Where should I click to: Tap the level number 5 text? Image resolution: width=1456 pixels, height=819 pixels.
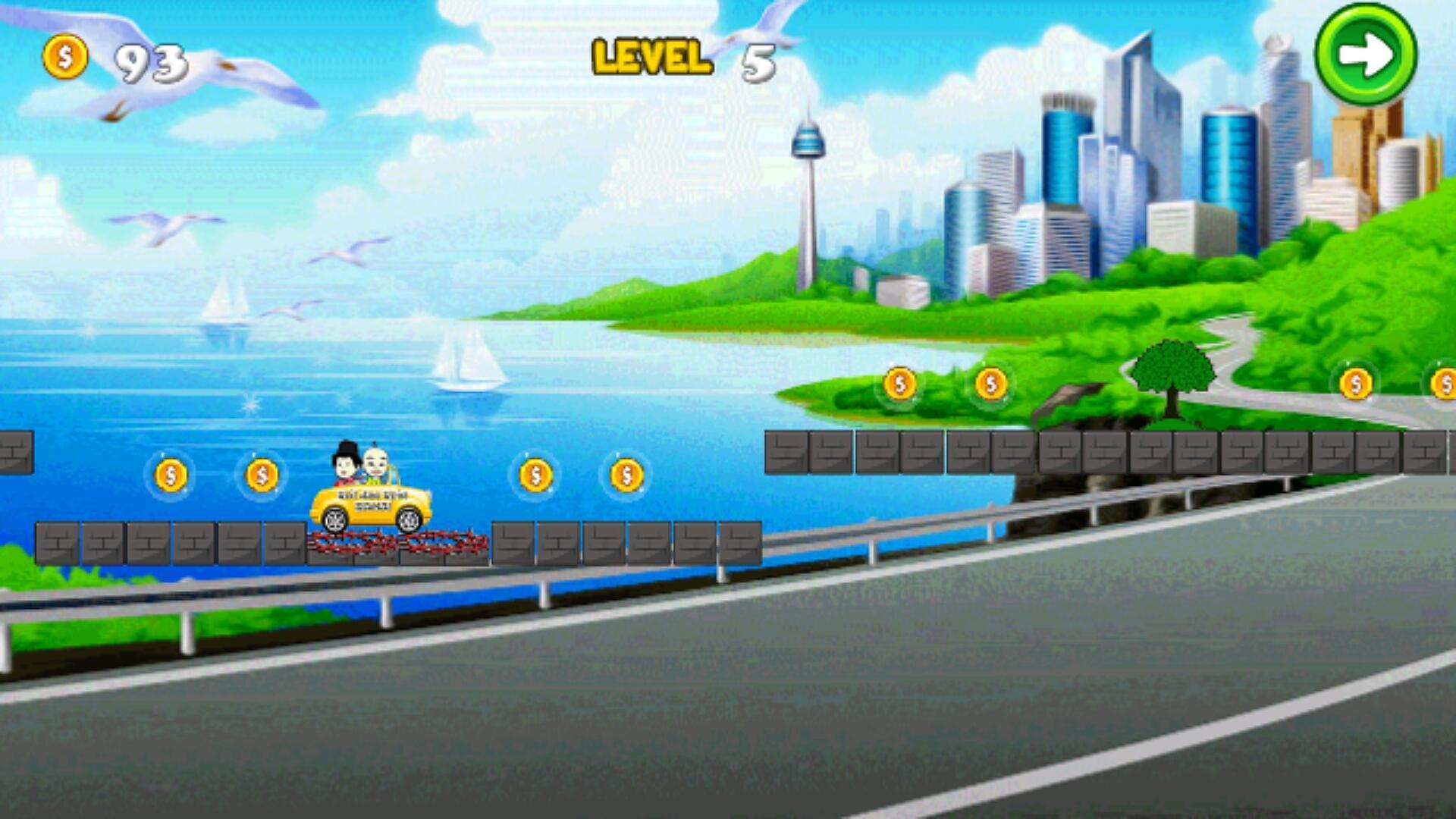[758, 62]
